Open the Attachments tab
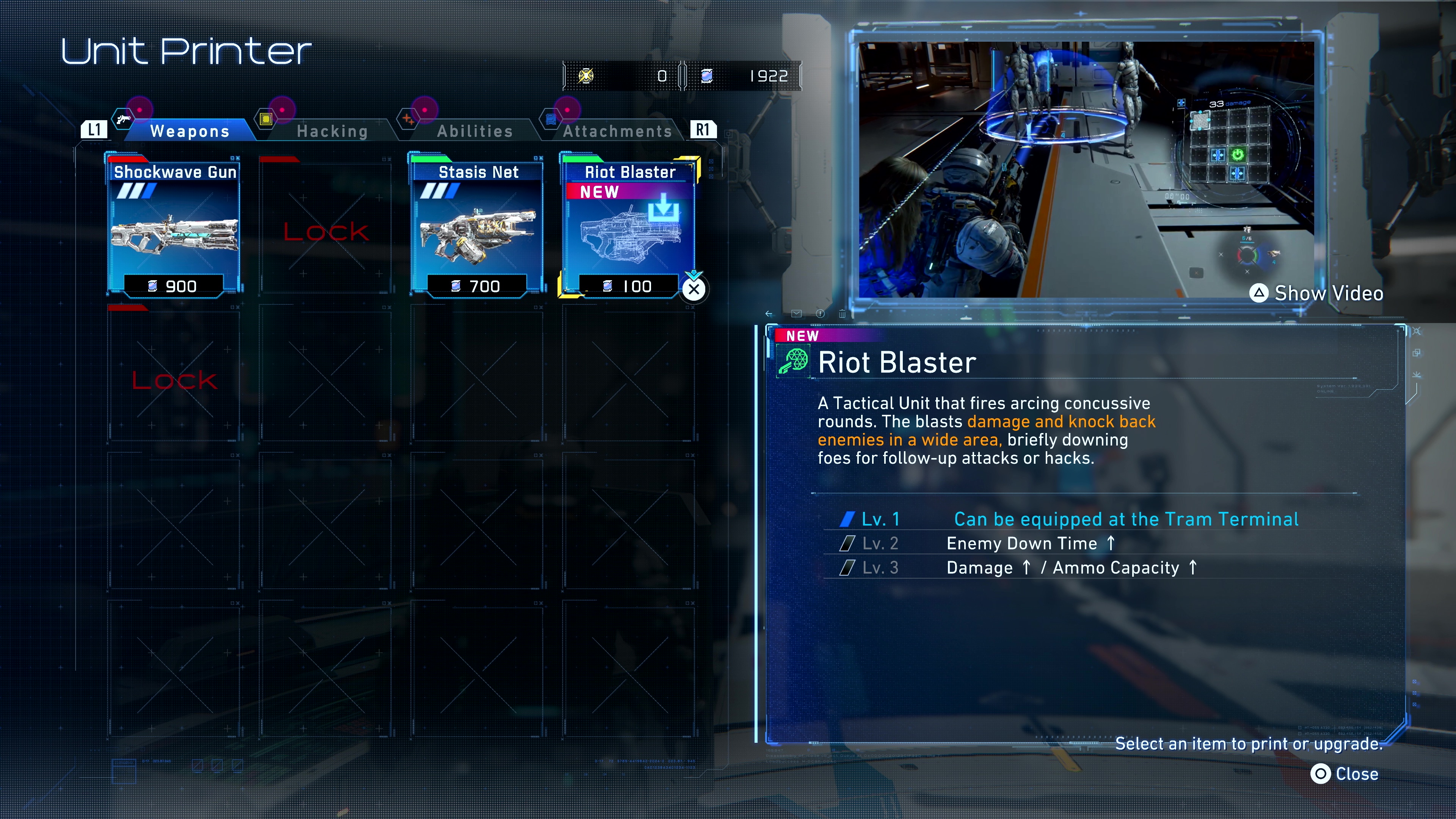The image size is (1456, 819). pos(617,131)
